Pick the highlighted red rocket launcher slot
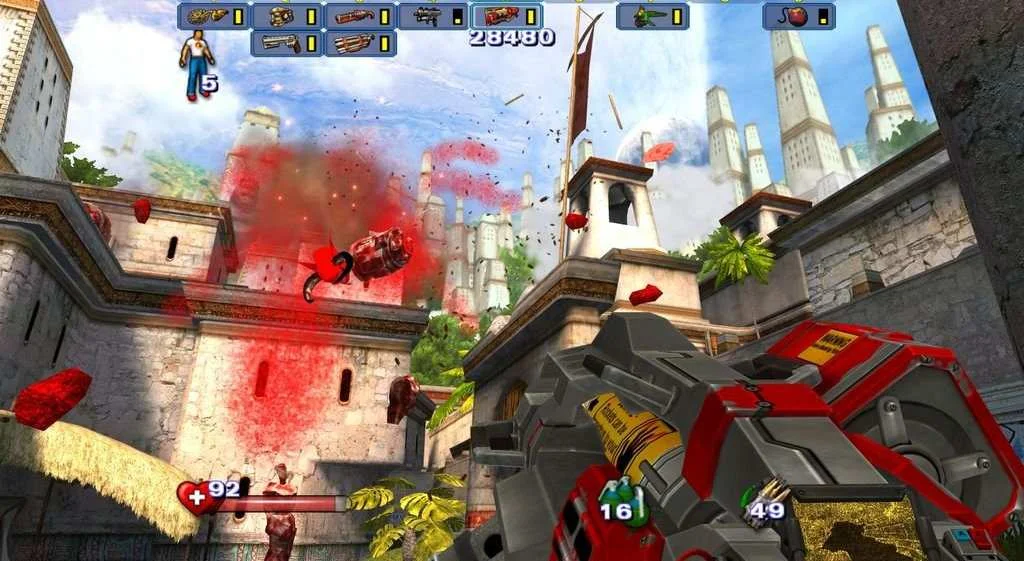This screenshot has width=1024, height=561. (506, 16)
